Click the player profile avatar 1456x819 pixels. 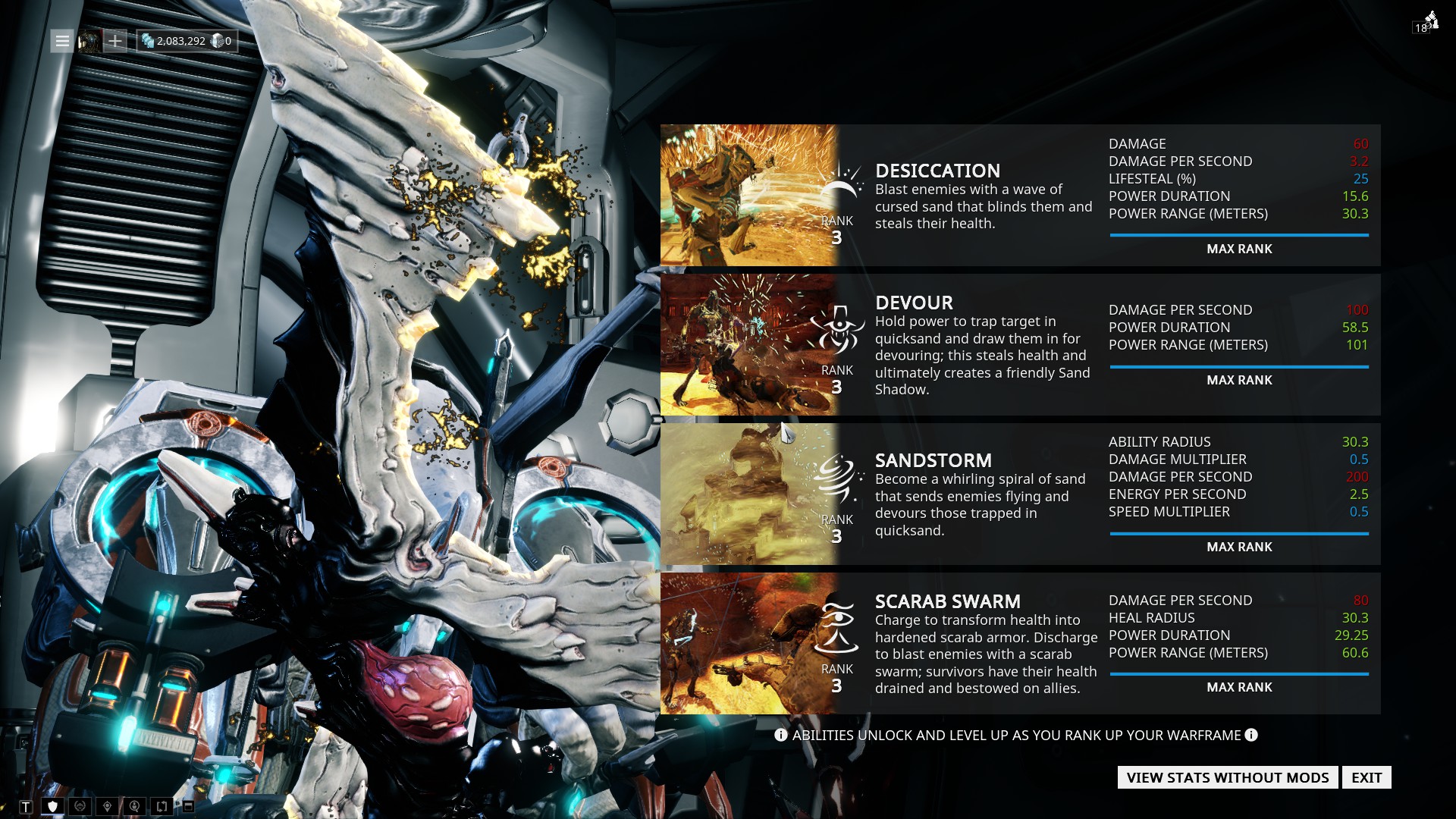coord(89,41)
